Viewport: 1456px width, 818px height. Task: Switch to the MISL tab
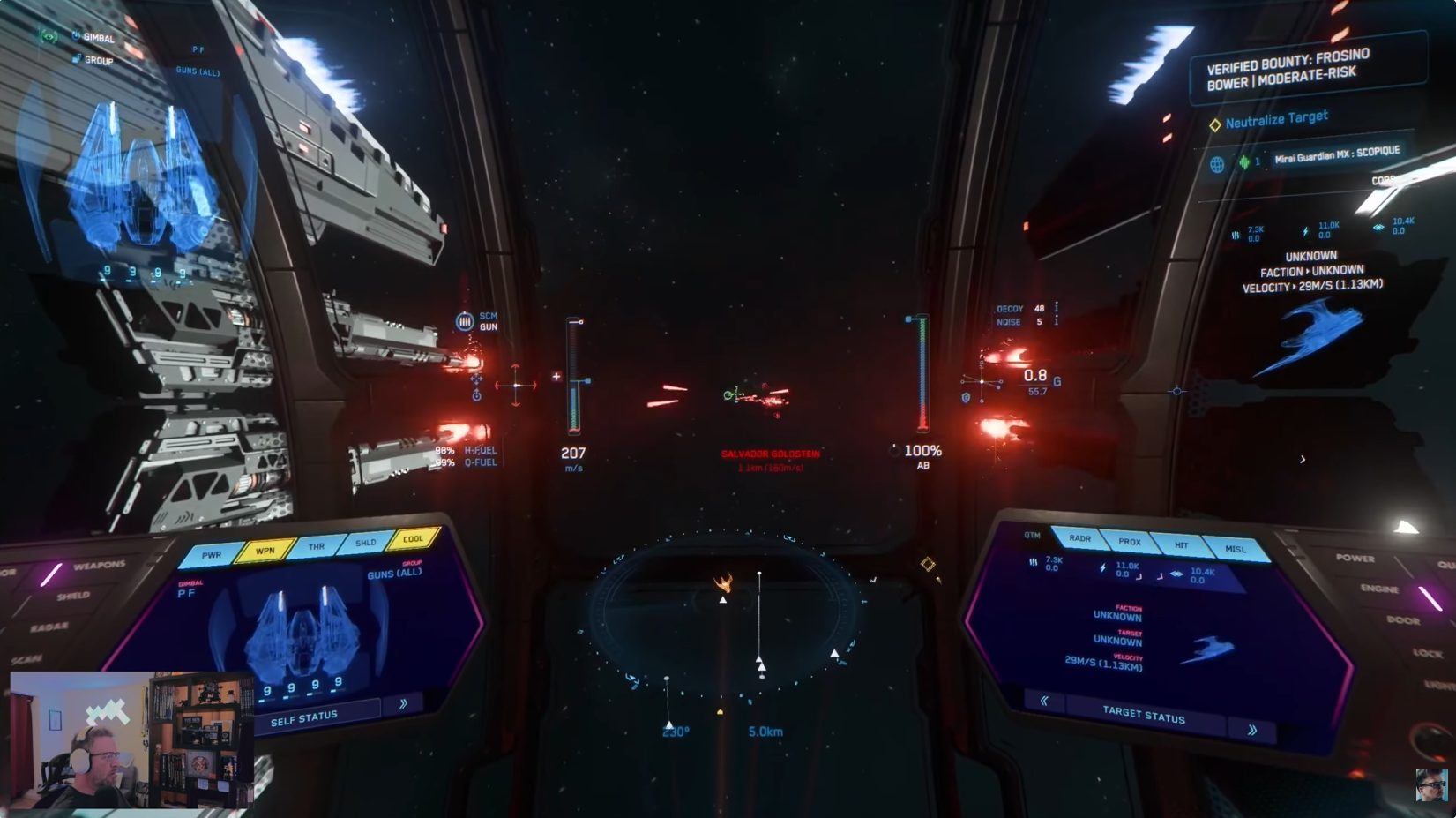[x=1236, y=549]
